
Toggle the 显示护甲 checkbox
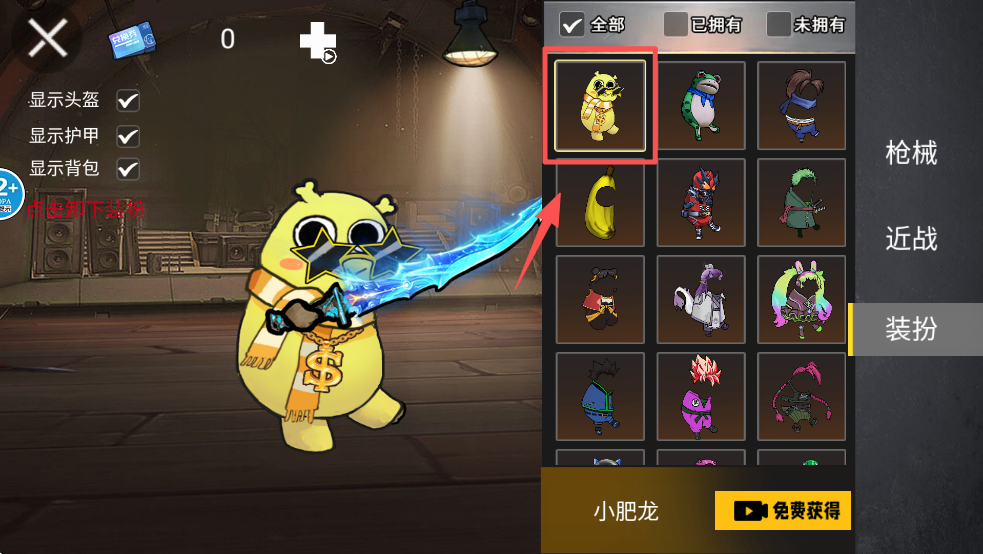click(128, 136)
